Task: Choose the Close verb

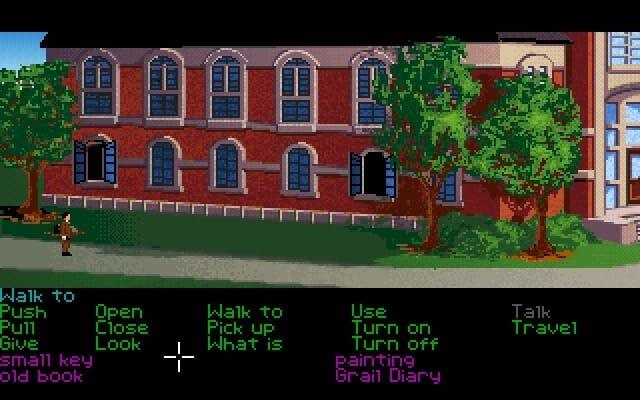Action: (121, 328)
